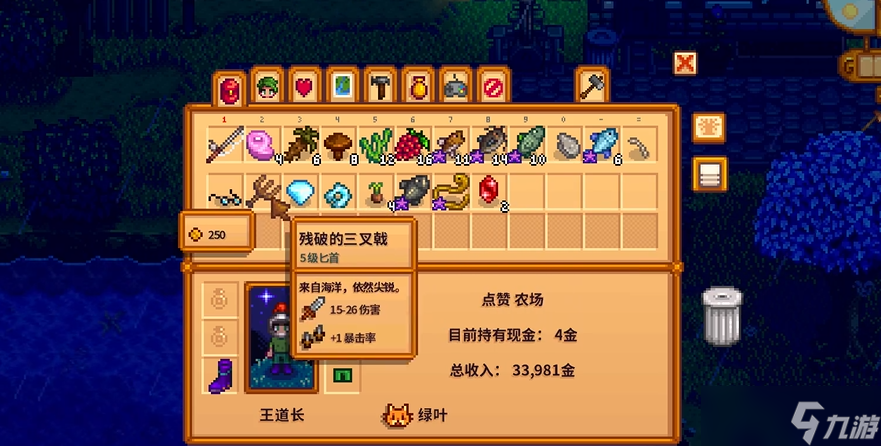The width and height of the screenshot is (881, 446).
Task: Close the inventory menu with the X
Action: pyautogui.click(x=685, y=64)
